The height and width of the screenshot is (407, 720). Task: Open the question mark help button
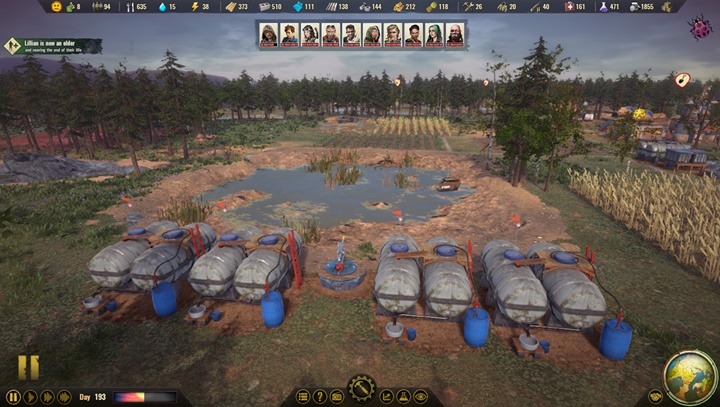click(320, 397)
